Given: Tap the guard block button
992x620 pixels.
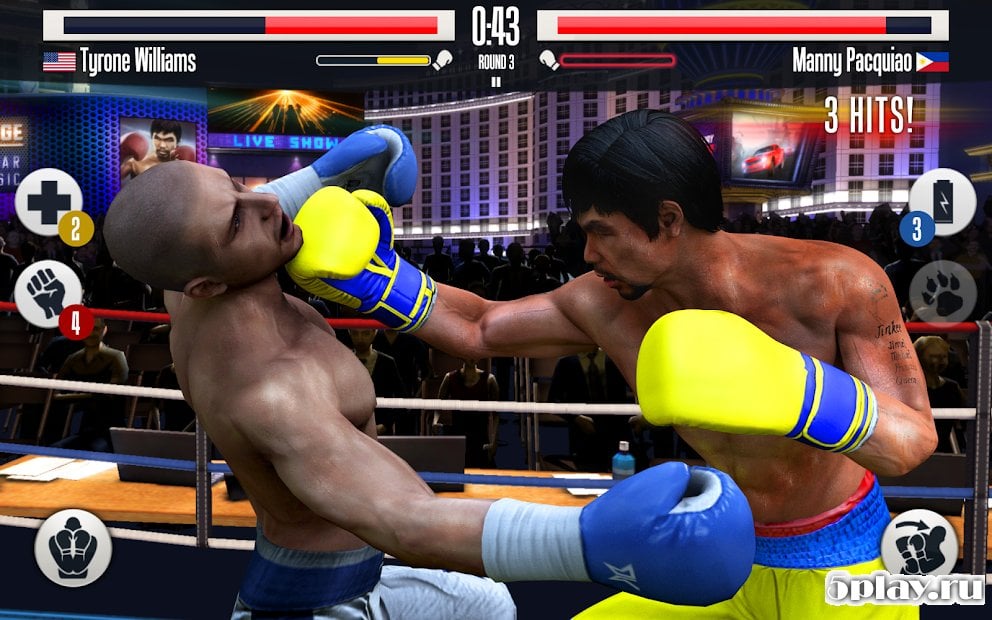Looking at the screenshot, I should pyautogui.click(x=72, y=548).
